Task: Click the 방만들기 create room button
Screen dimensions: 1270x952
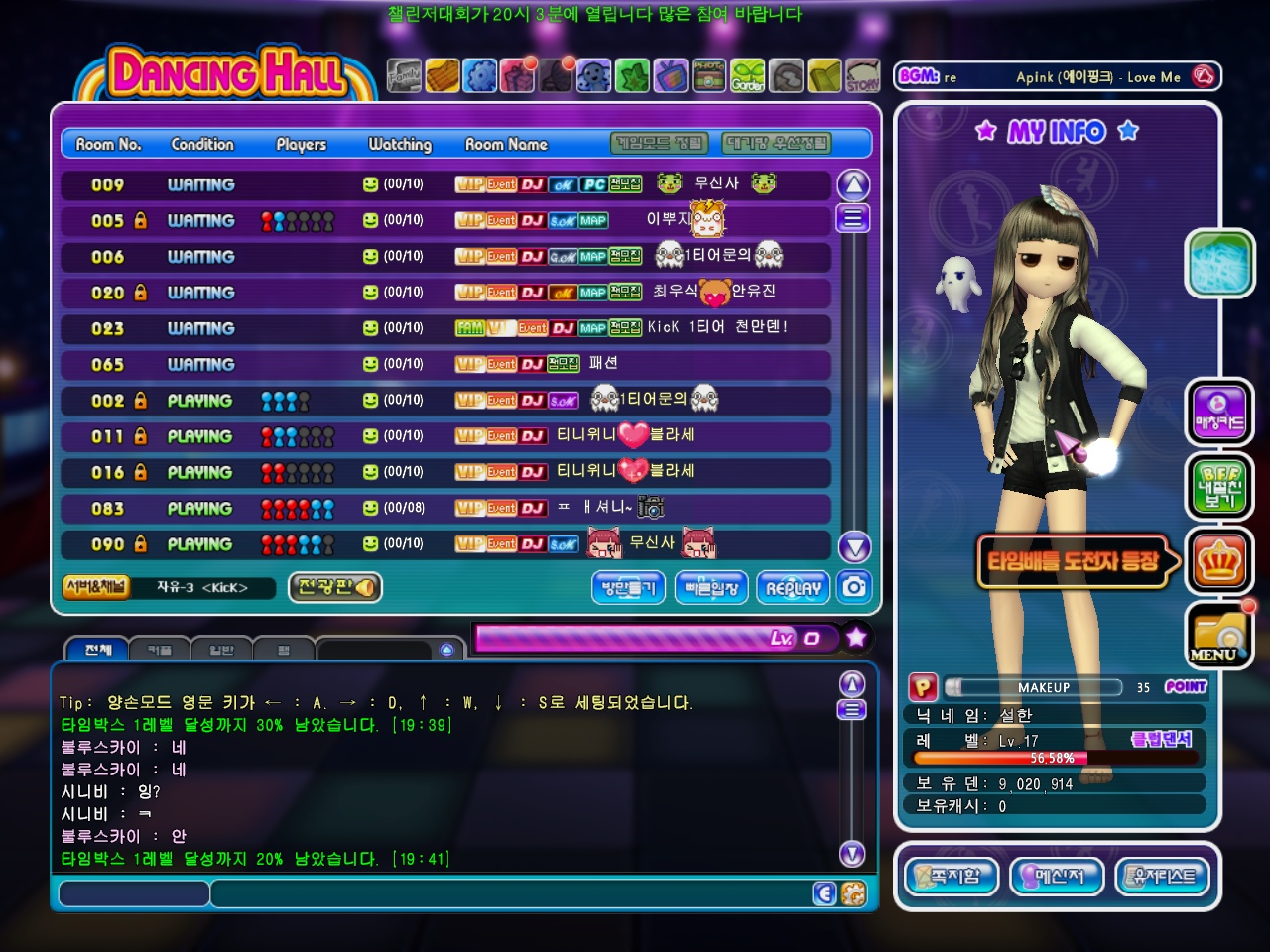Action: click(629, 587)
